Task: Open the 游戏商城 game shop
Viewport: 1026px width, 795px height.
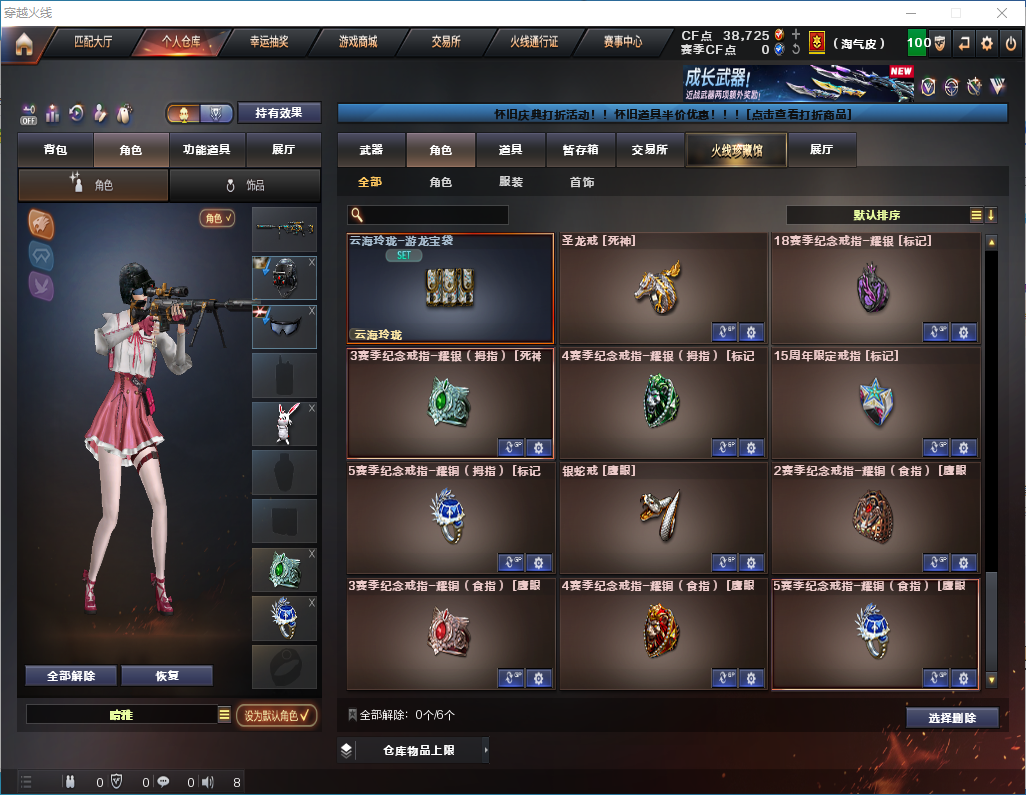Action: tap(357, 43)
